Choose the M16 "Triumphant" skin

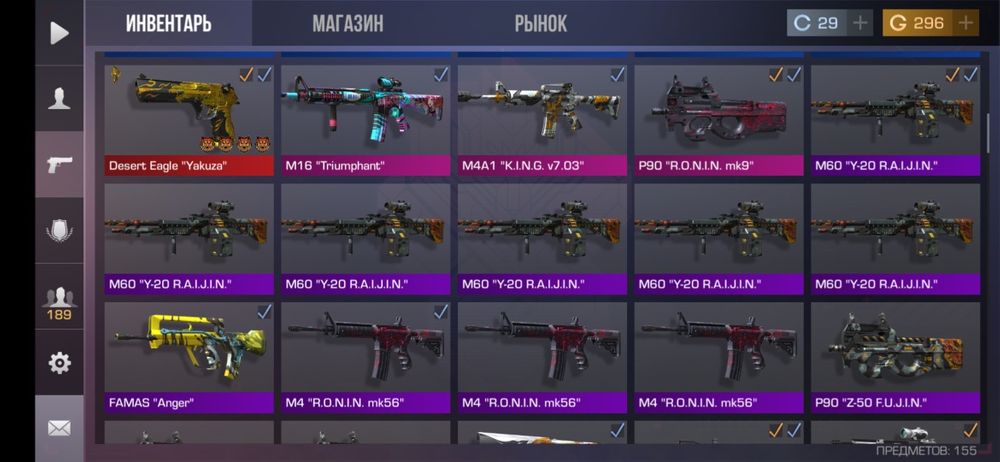coord(366,119)
